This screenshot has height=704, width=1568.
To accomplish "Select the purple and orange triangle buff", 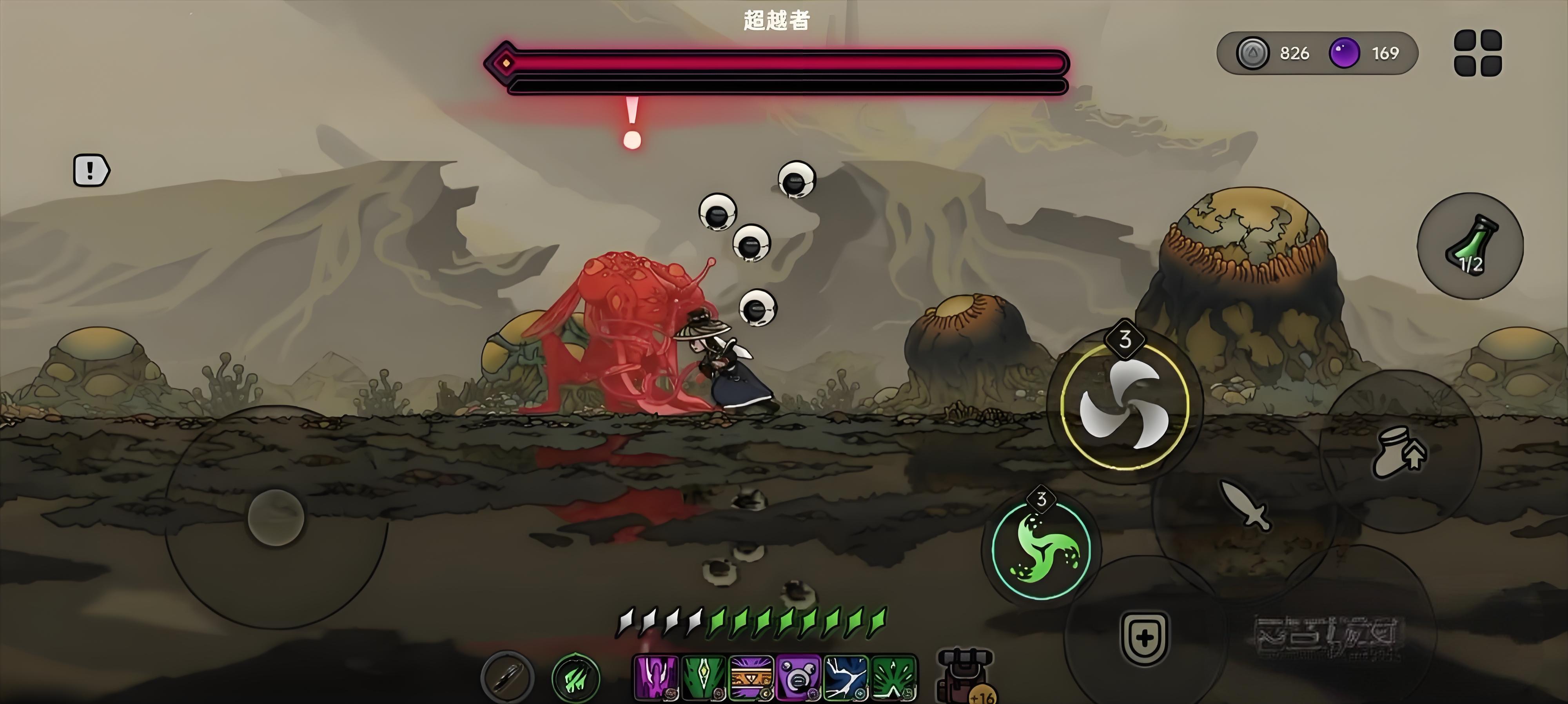I will tap(751, 677).
